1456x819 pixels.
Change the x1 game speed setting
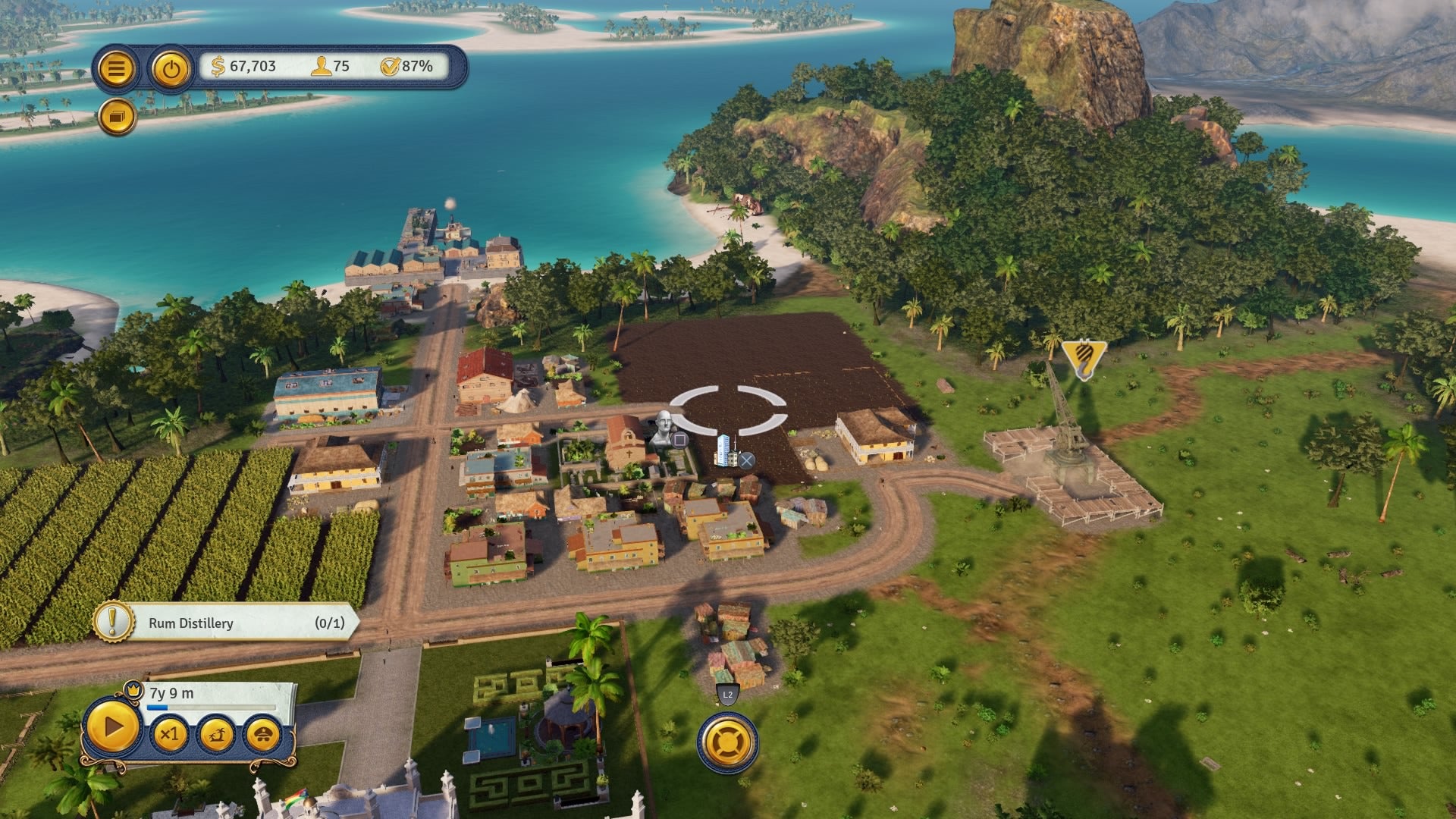(169, 734)
